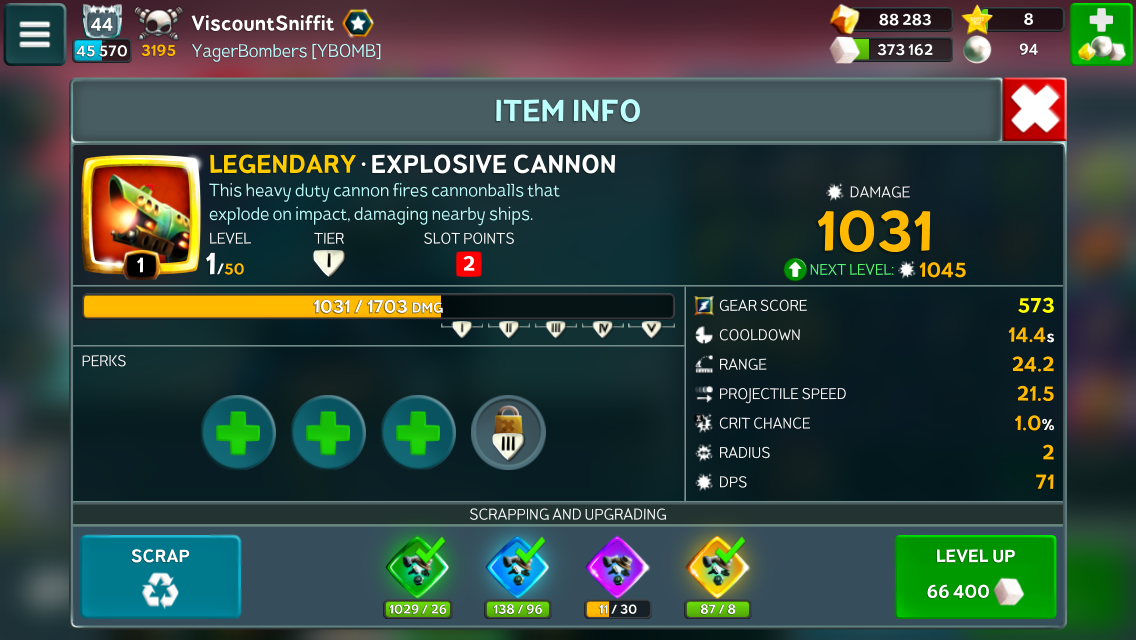This screenshot has width=1136, height=640.
Task: Open the gold currency counter
Action: (890, 20)
